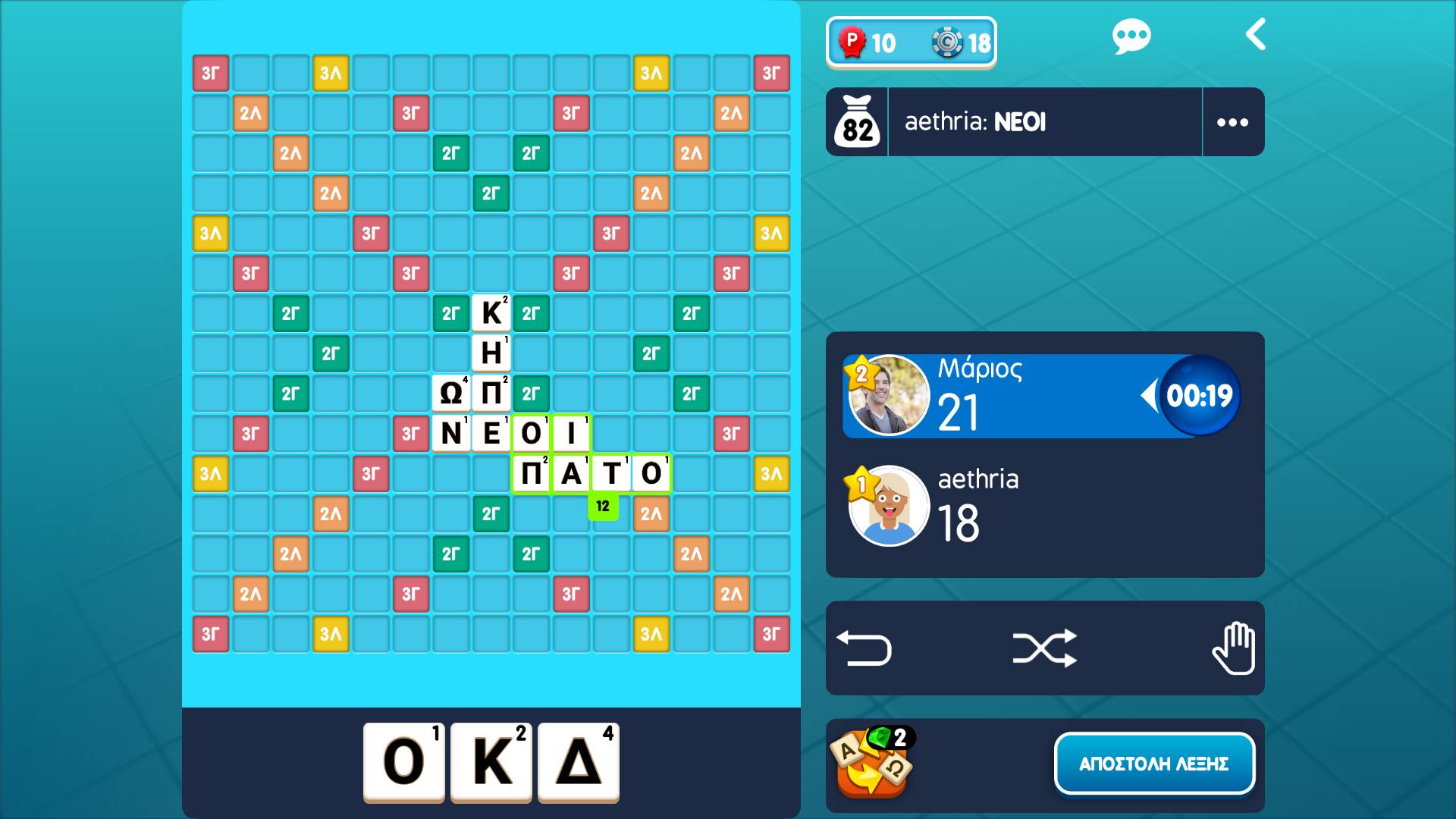
Task: Click the turn indicator arrow next to the timer
Action: click(1151, 394)
